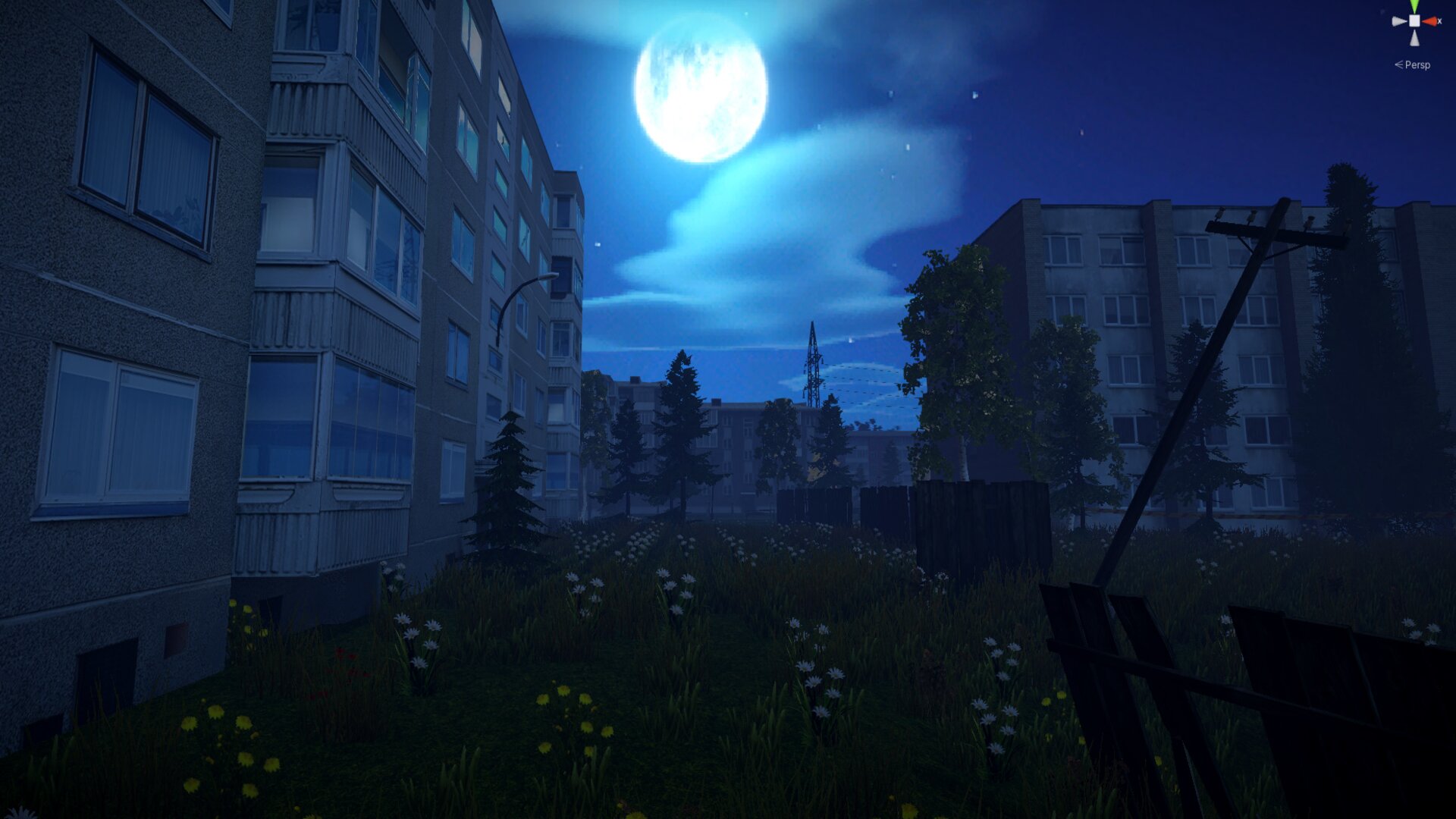Click the bottom gray cone of the scene gizmo
Screen dimensions: 1456x819
[1414, 38]
